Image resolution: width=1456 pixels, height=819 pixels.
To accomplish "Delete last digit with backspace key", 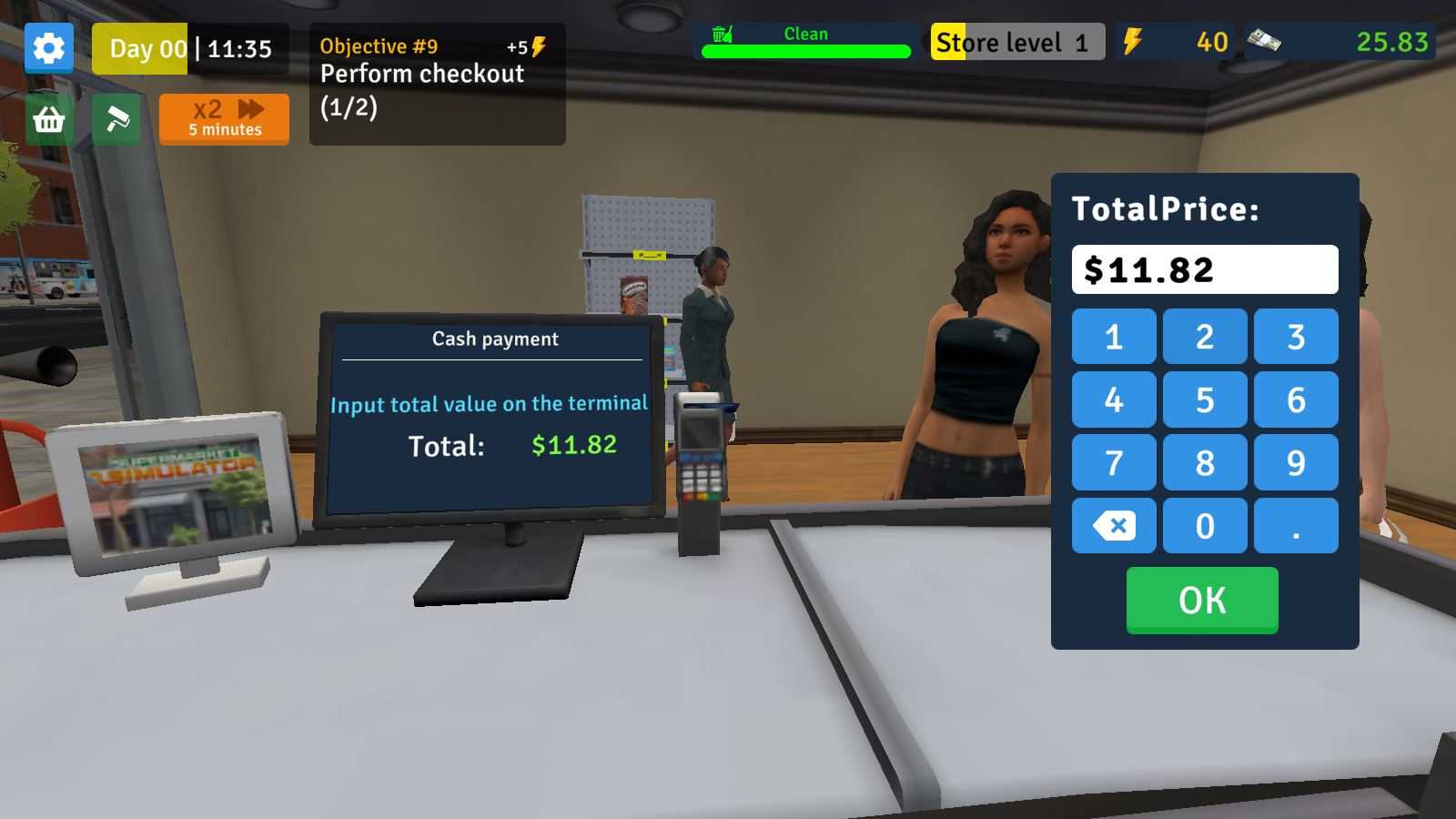I will [x=1114, y=525].
